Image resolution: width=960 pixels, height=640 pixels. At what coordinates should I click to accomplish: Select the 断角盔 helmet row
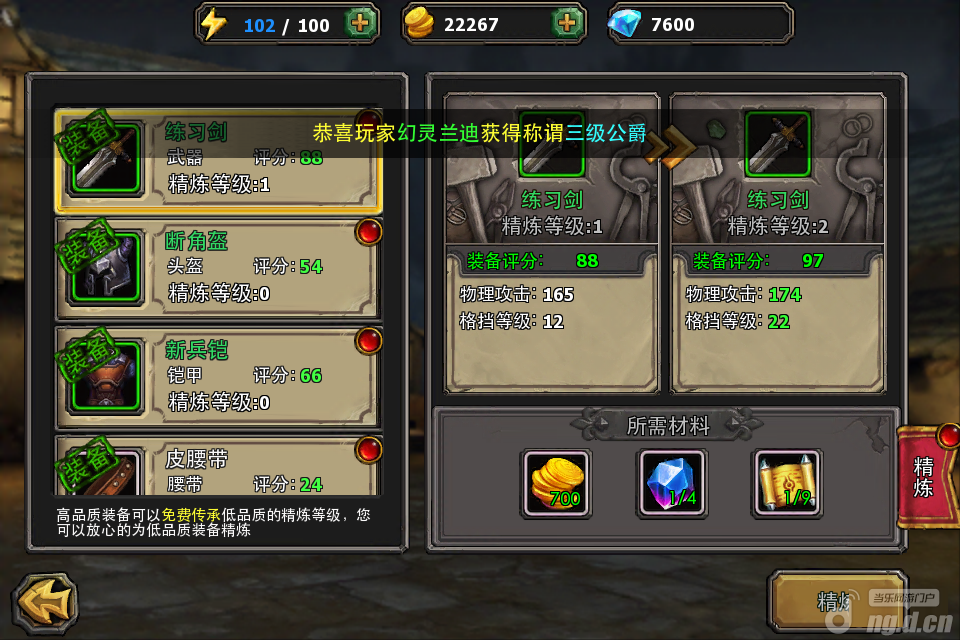pyautogui.click(x=218, y=267)
